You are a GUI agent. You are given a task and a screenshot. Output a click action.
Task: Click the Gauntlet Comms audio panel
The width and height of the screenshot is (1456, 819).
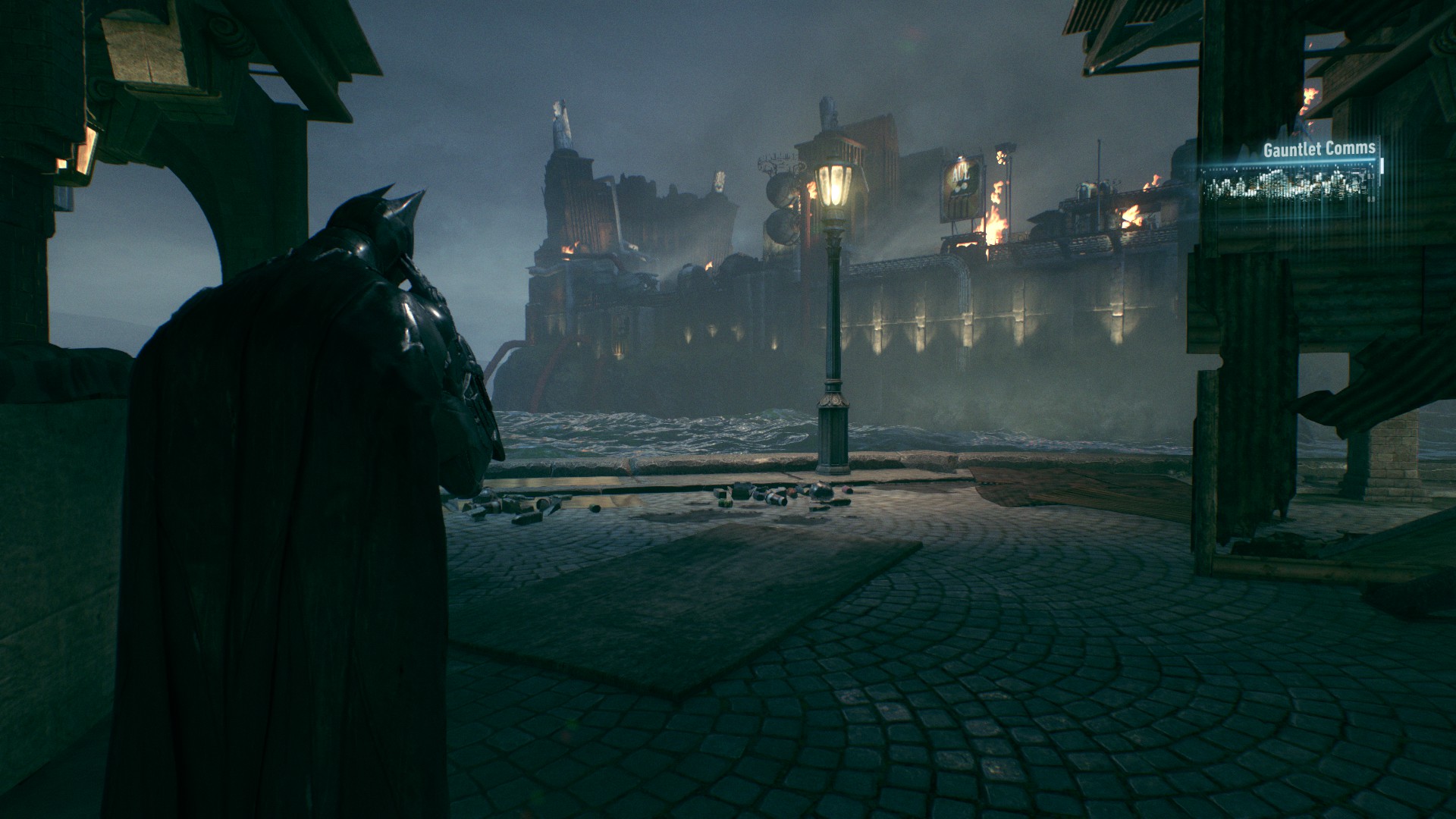pos(1291,180)
